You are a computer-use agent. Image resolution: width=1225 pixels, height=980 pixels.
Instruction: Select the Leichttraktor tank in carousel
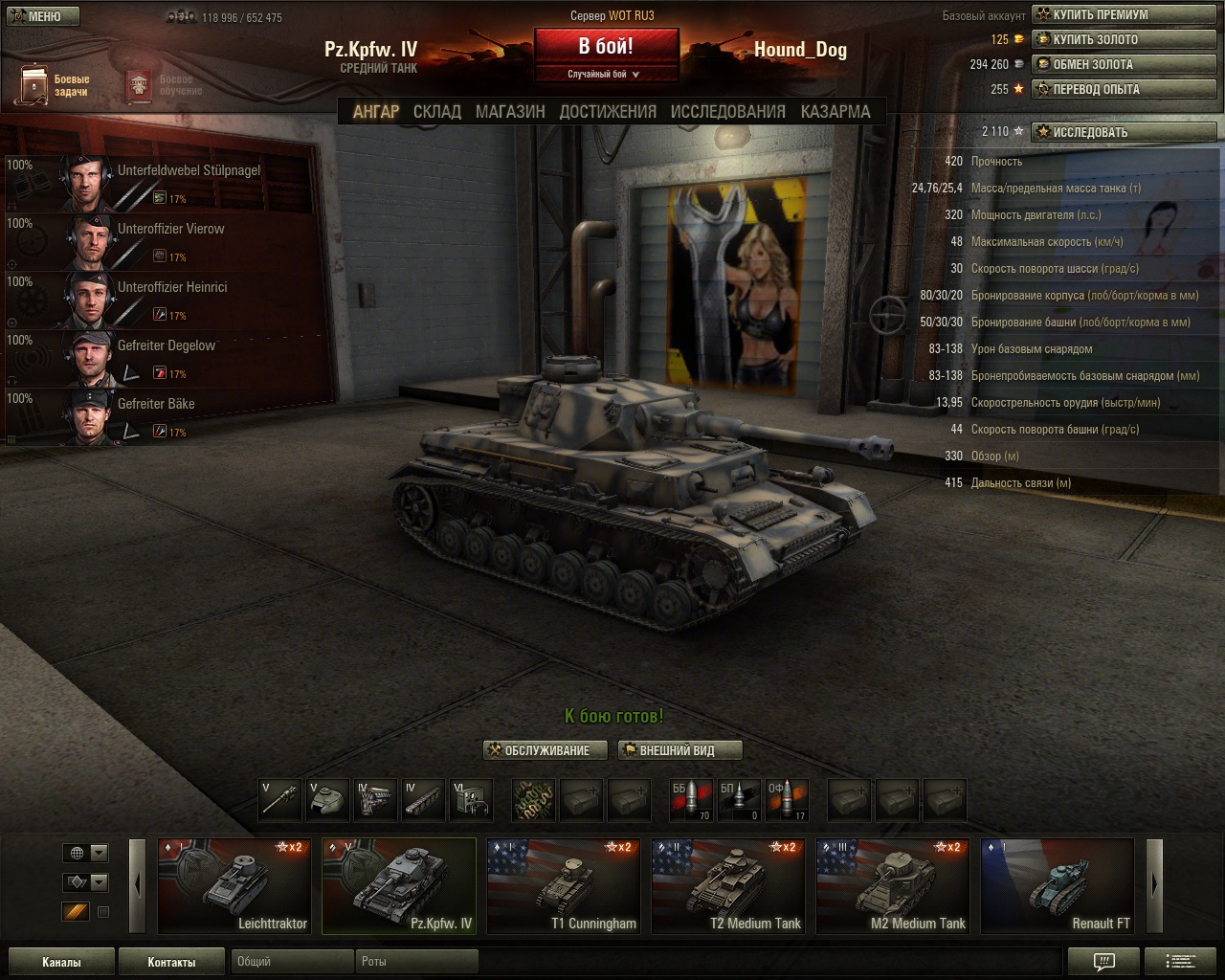(235, 886)
